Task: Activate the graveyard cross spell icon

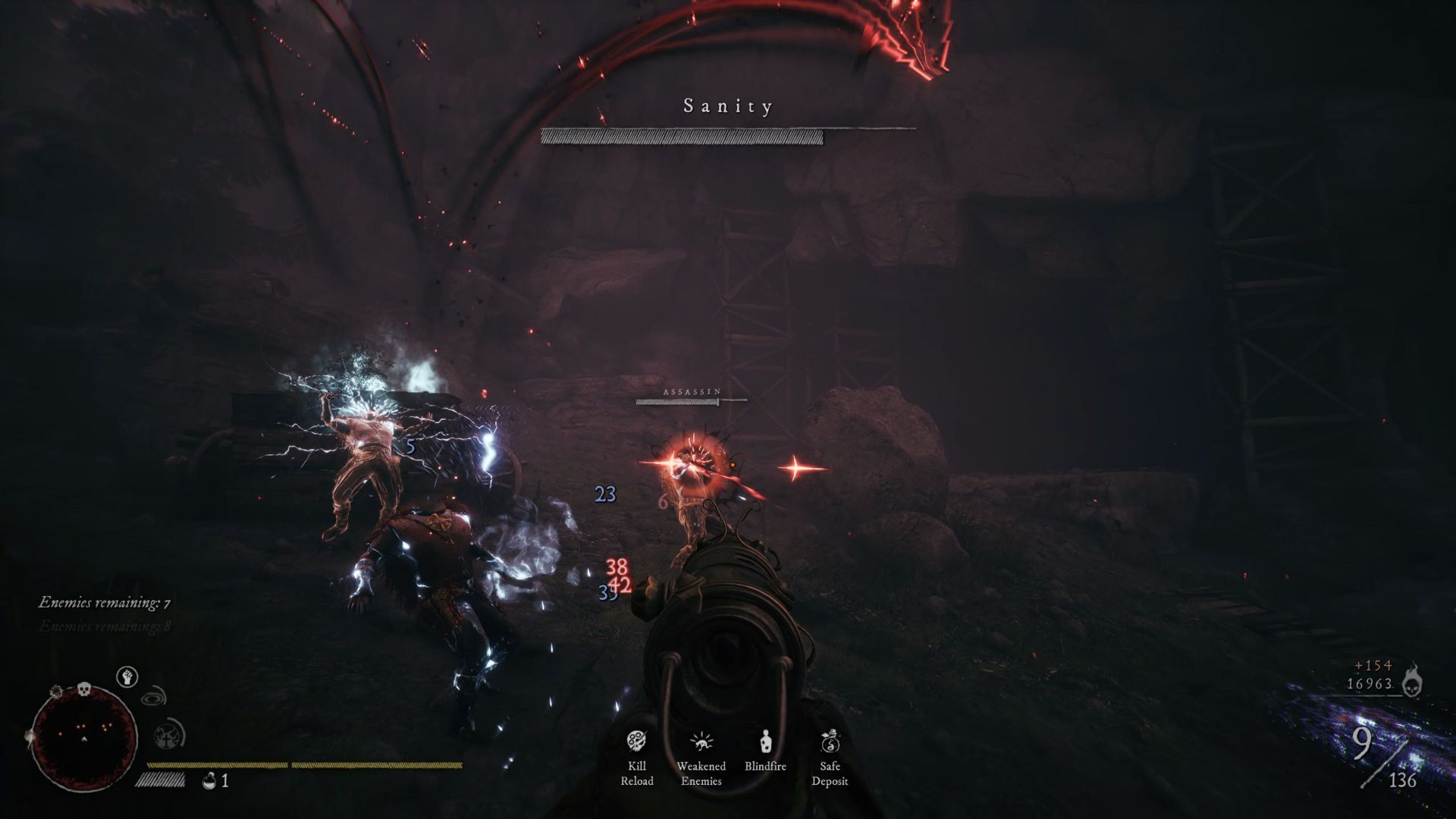Action: [166, 735]
